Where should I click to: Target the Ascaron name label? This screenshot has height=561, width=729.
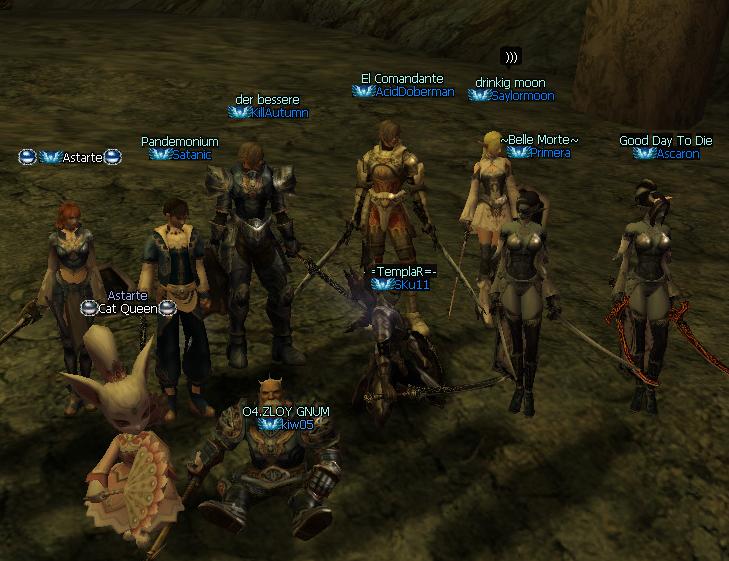pos(677,154)
